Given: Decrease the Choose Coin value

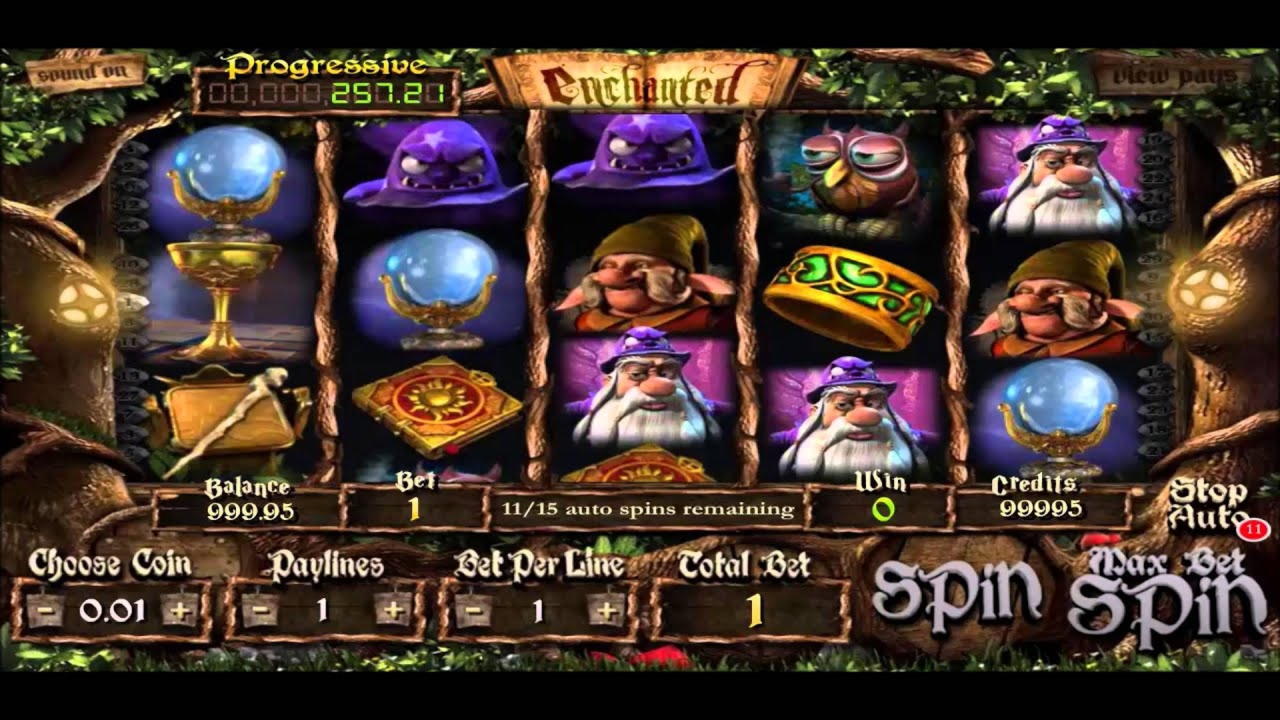Looking at the screenshot, I should 45,609.
